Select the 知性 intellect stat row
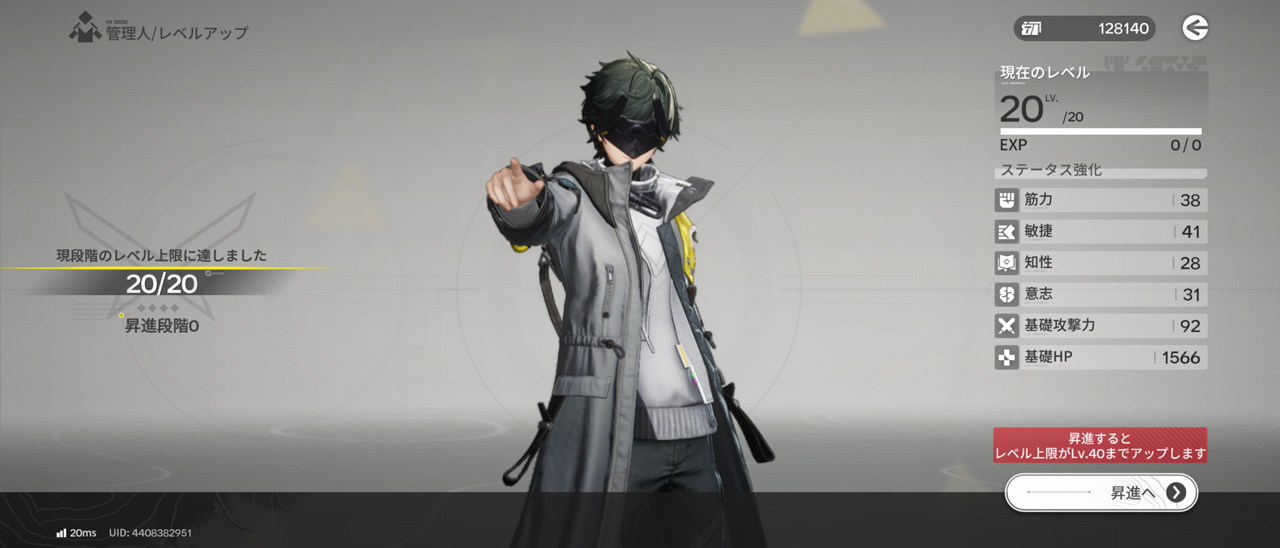This screenshot has width=1280, height=548. (x=1100, y=263)
